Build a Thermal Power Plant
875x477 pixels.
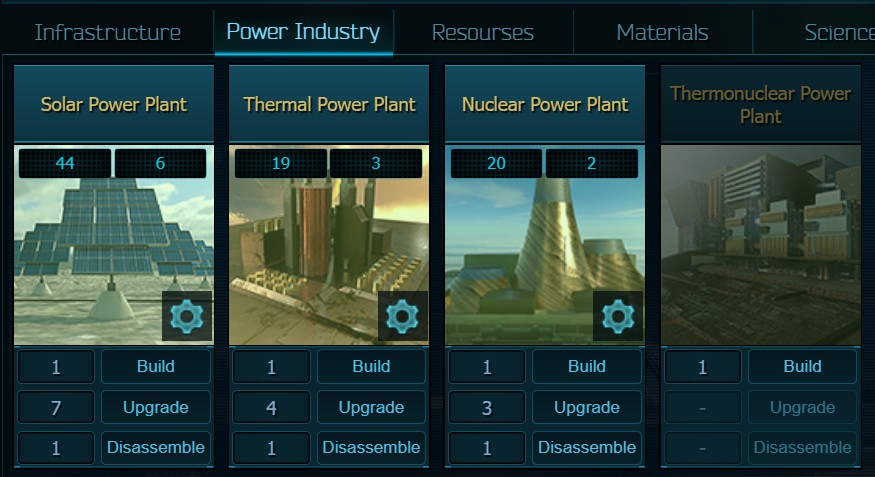(371, 367)
